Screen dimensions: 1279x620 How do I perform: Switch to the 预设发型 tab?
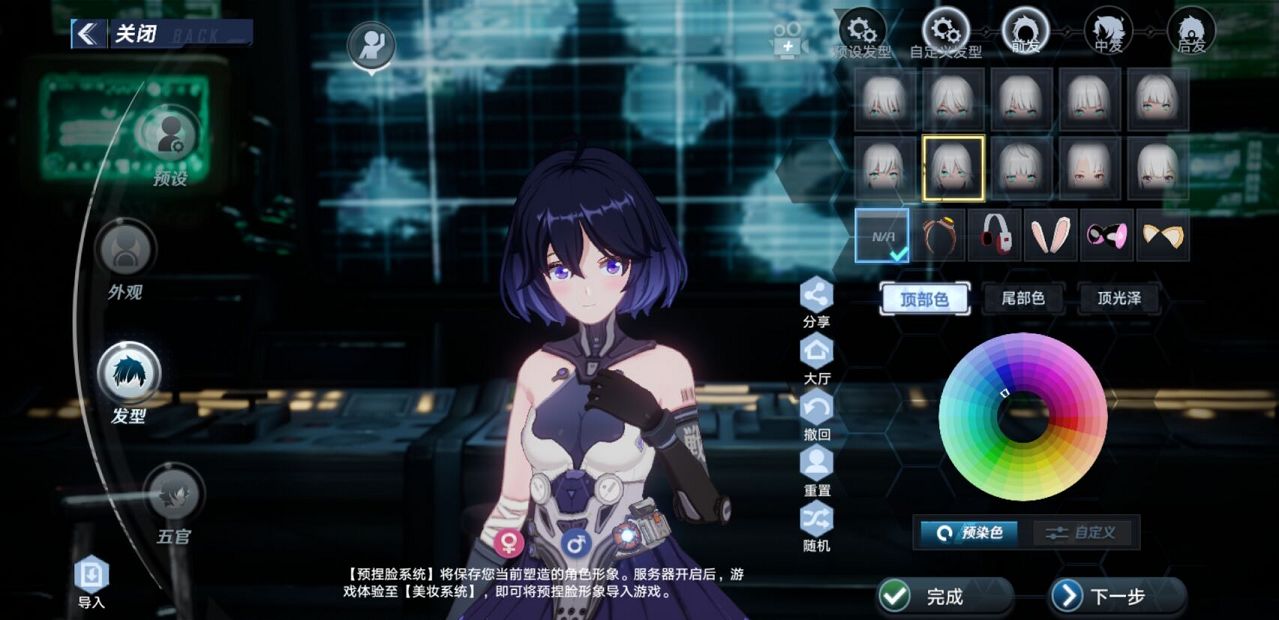coord(862,30)
